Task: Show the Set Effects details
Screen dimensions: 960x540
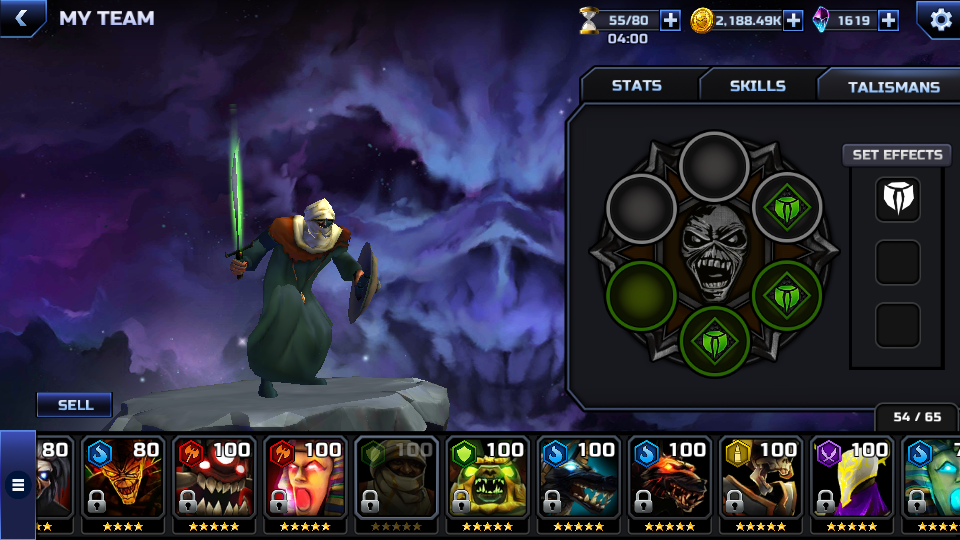Action: (x=897, y=155)
